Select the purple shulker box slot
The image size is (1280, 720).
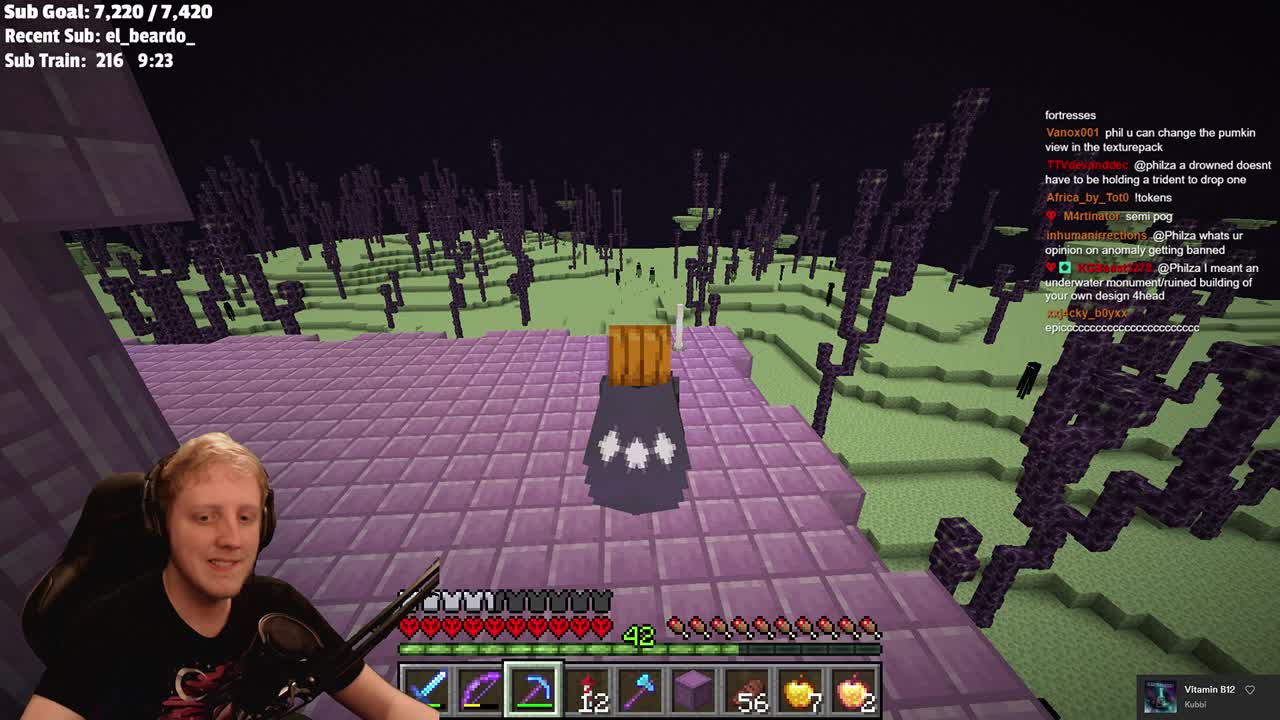(695, 691)
